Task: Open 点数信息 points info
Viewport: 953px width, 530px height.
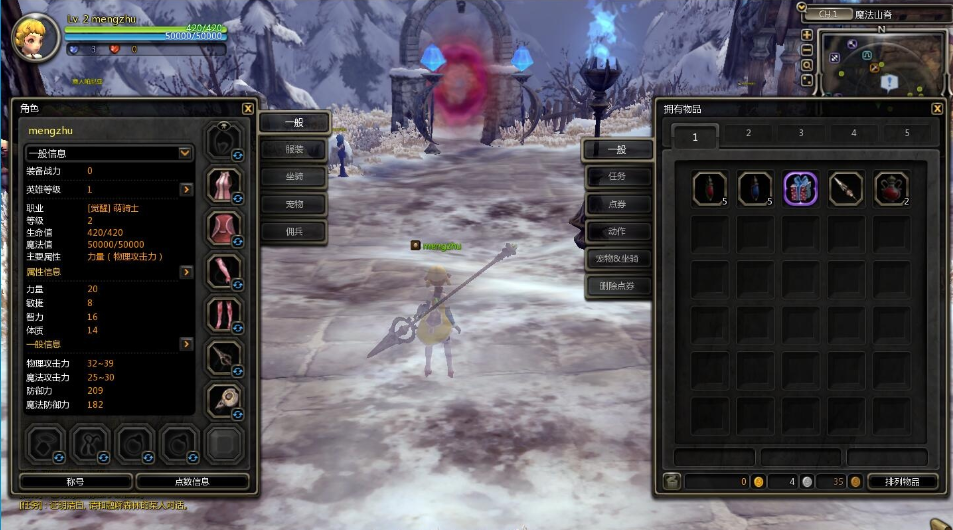Action: coord(192,482)
